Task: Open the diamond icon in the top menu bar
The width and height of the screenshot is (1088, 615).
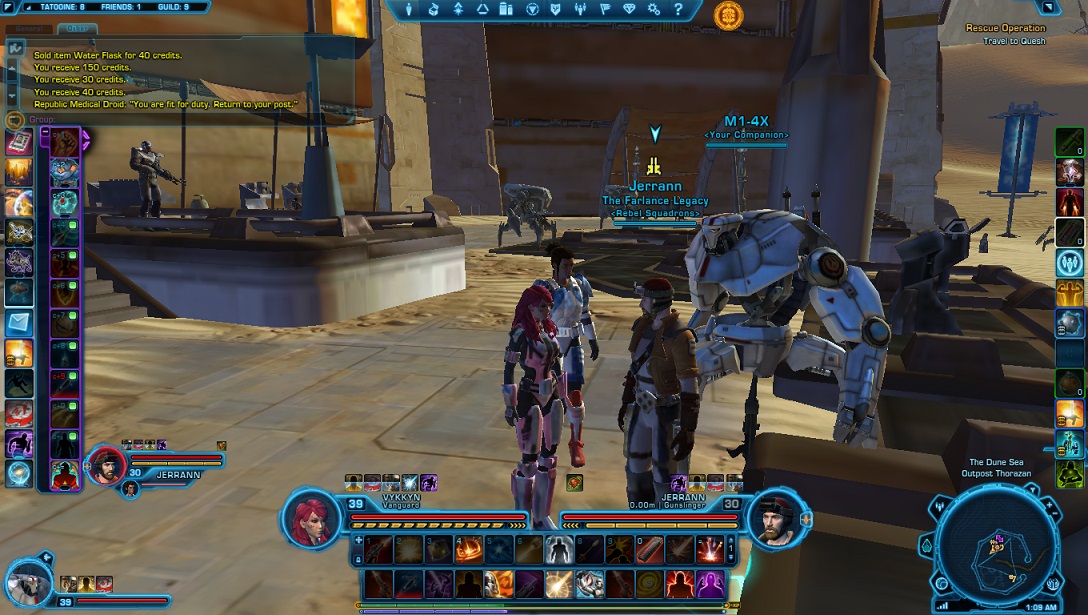Action: click(x=629, y=9)
